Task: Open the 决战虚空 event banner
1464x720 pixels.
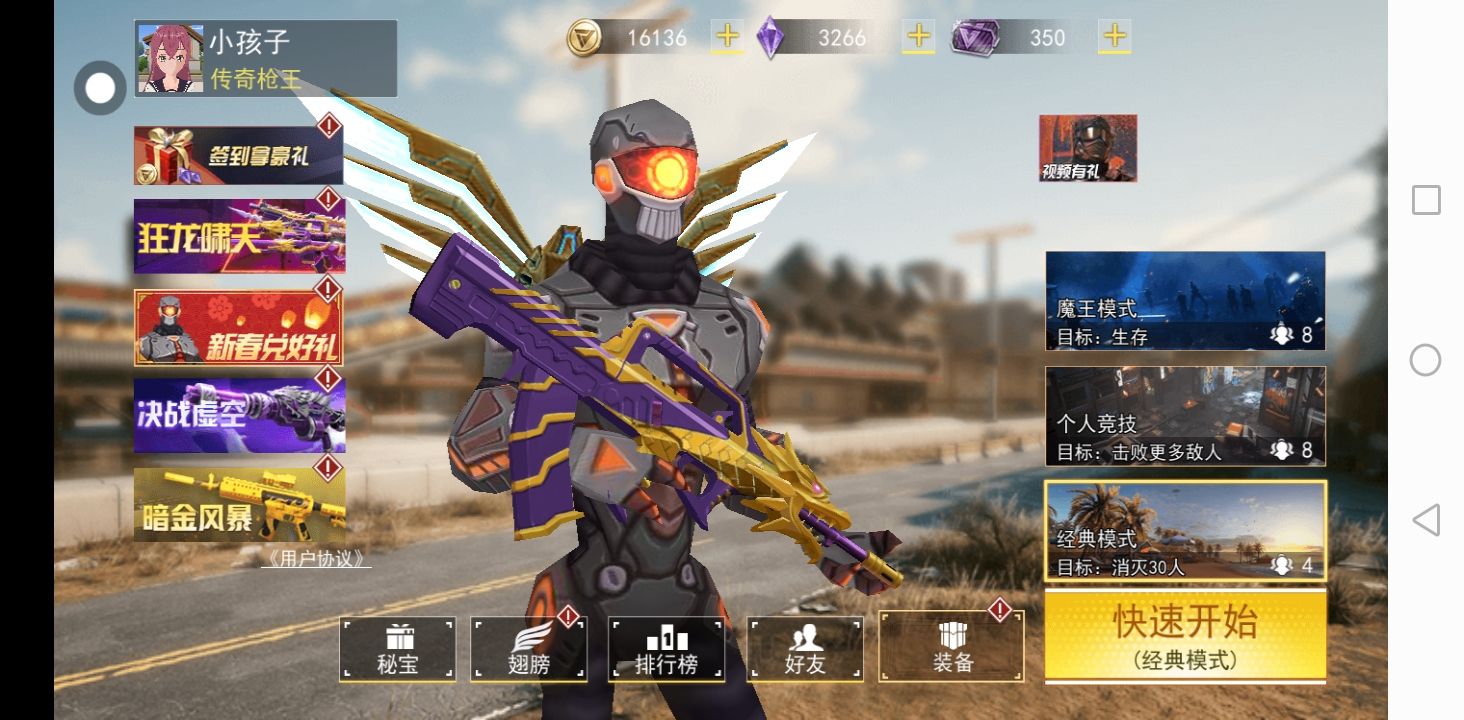Action: click(239, 414)
